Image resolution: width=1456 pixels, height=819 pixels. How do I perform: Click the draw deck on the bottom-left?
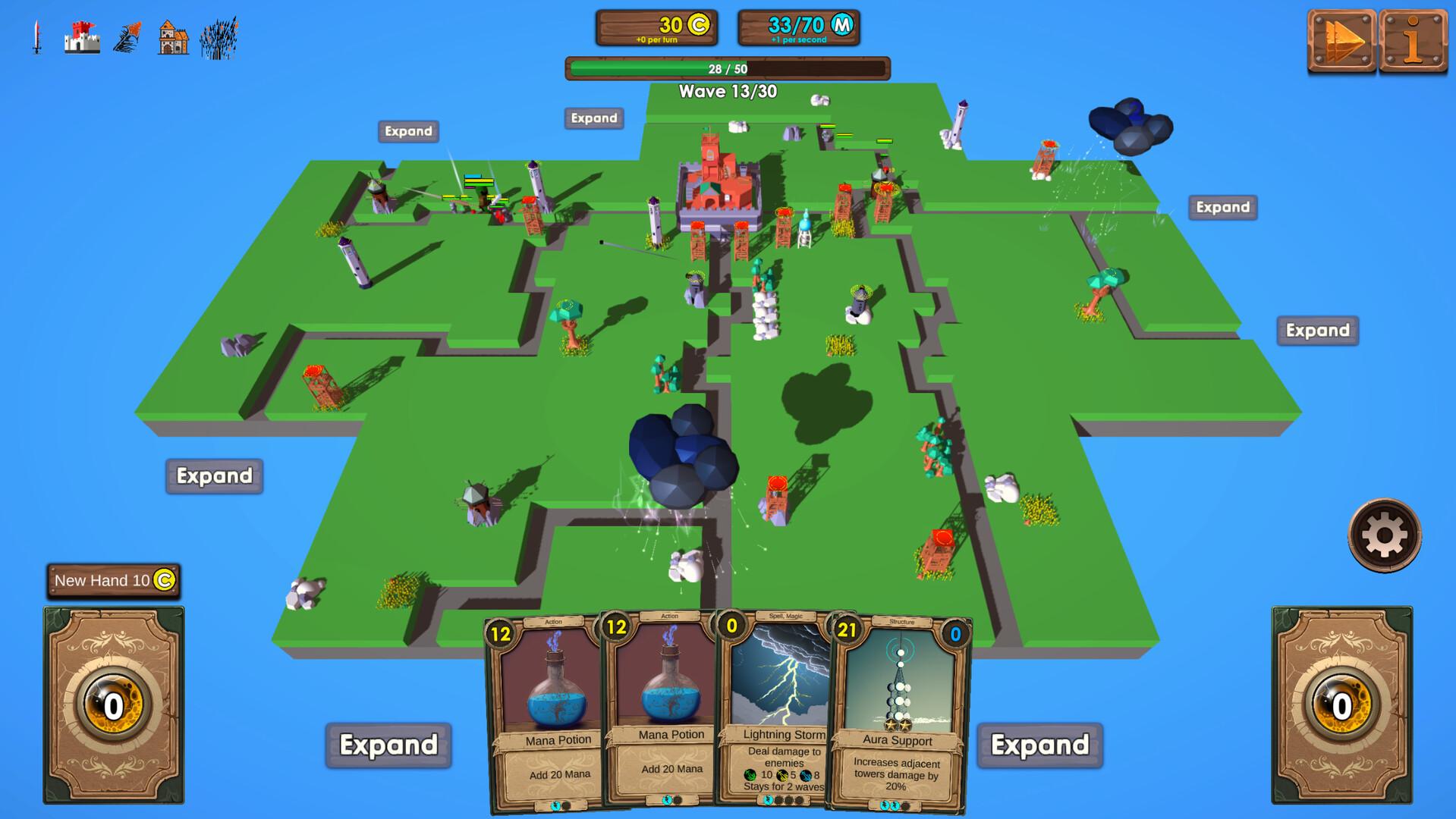click(x=112, y=705)
